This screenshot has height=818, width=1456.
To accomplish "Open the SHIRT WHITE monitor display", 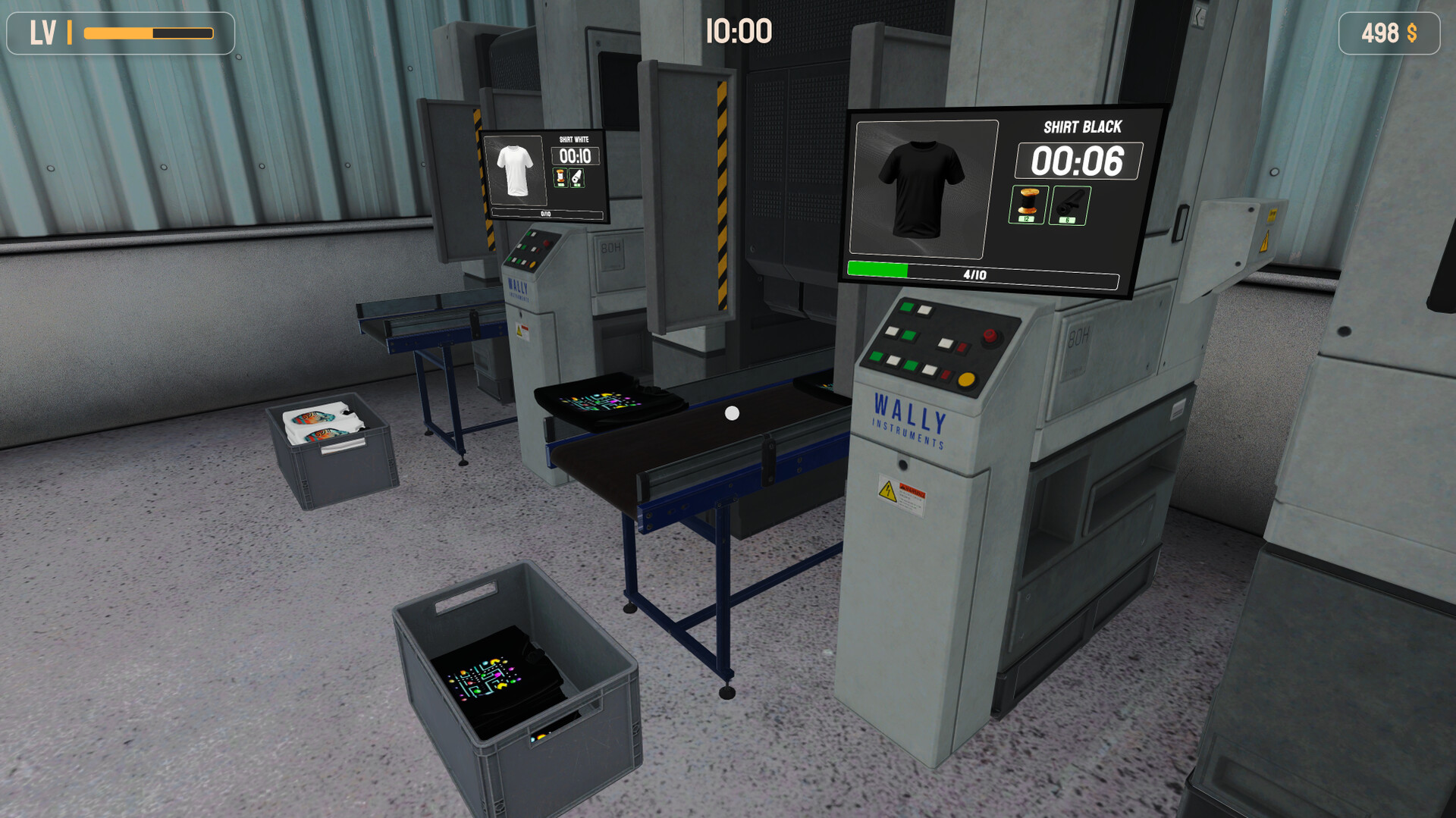I will pyautogui.click(x=546, y=173).
